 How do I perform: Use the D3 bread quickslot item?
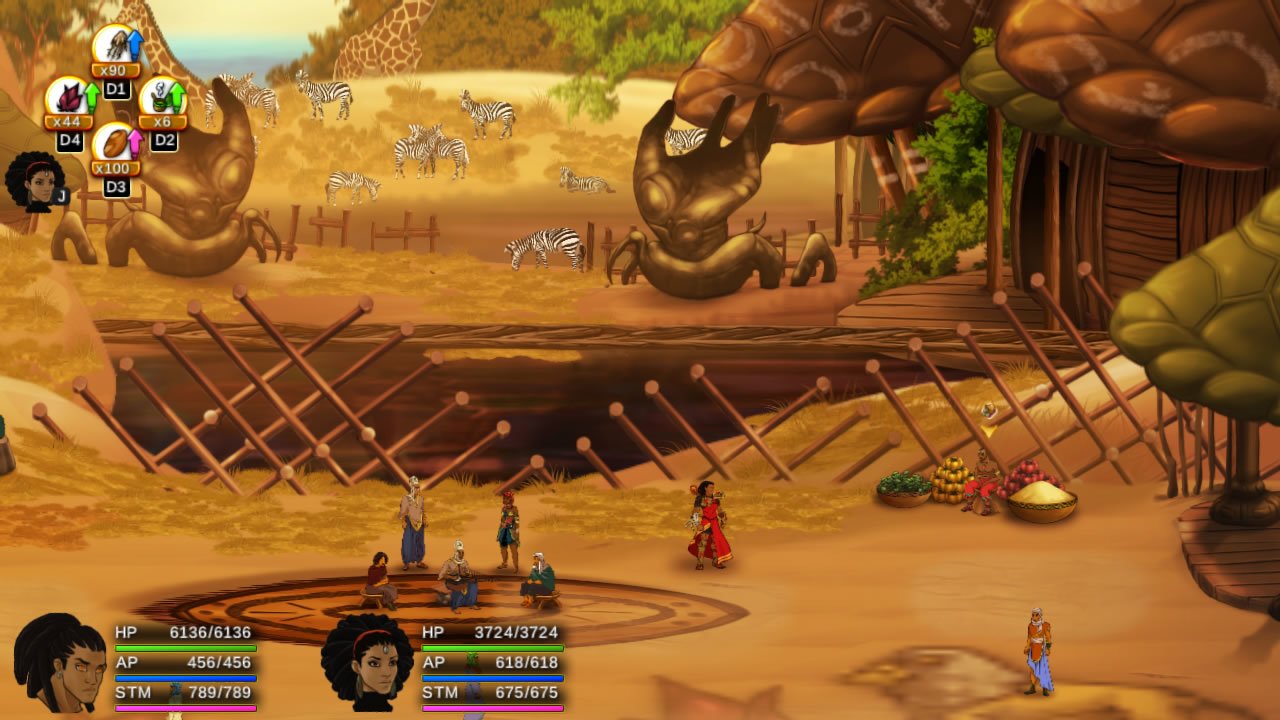pos(113,145)
